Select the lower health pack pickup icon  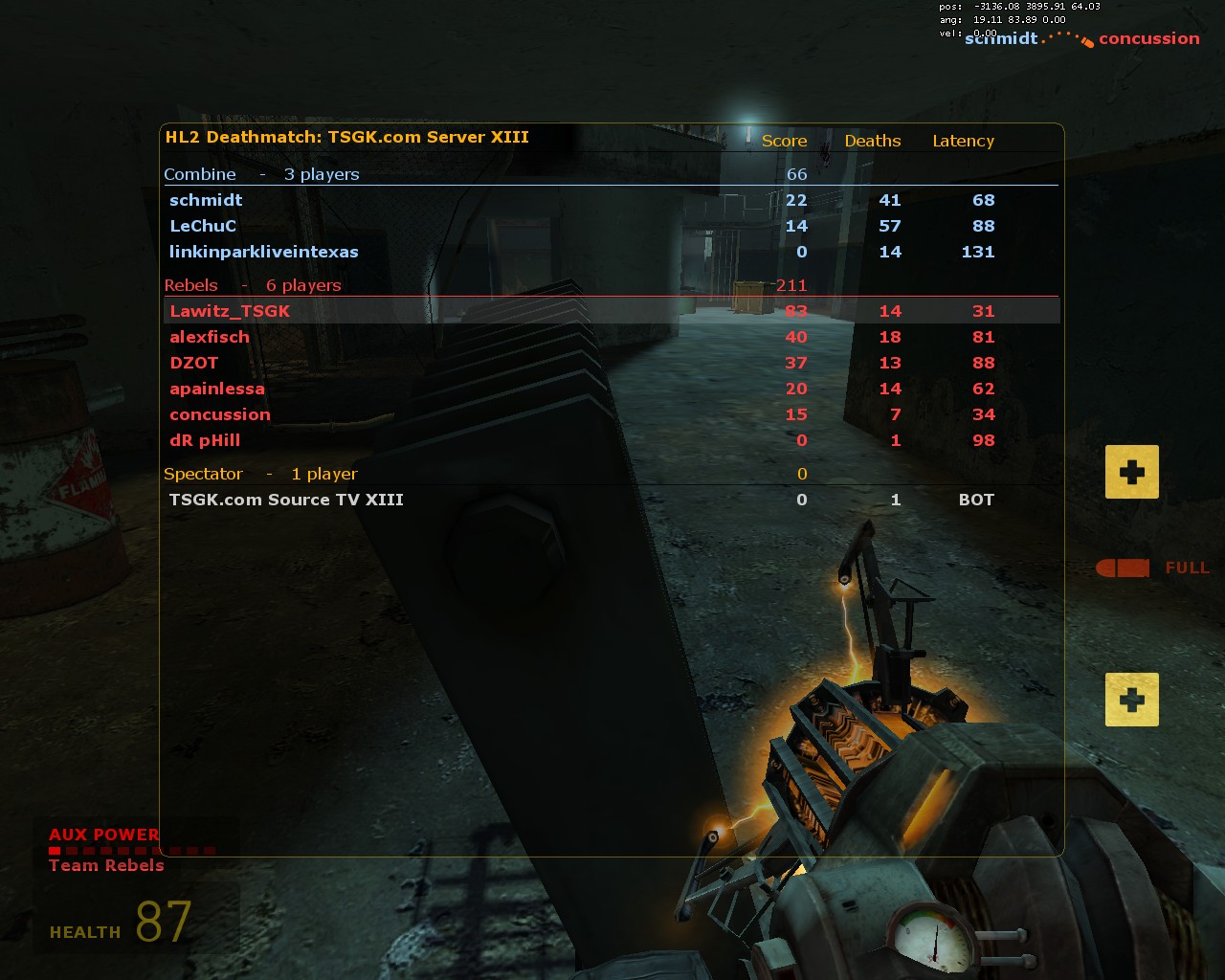pos(1131,700)
